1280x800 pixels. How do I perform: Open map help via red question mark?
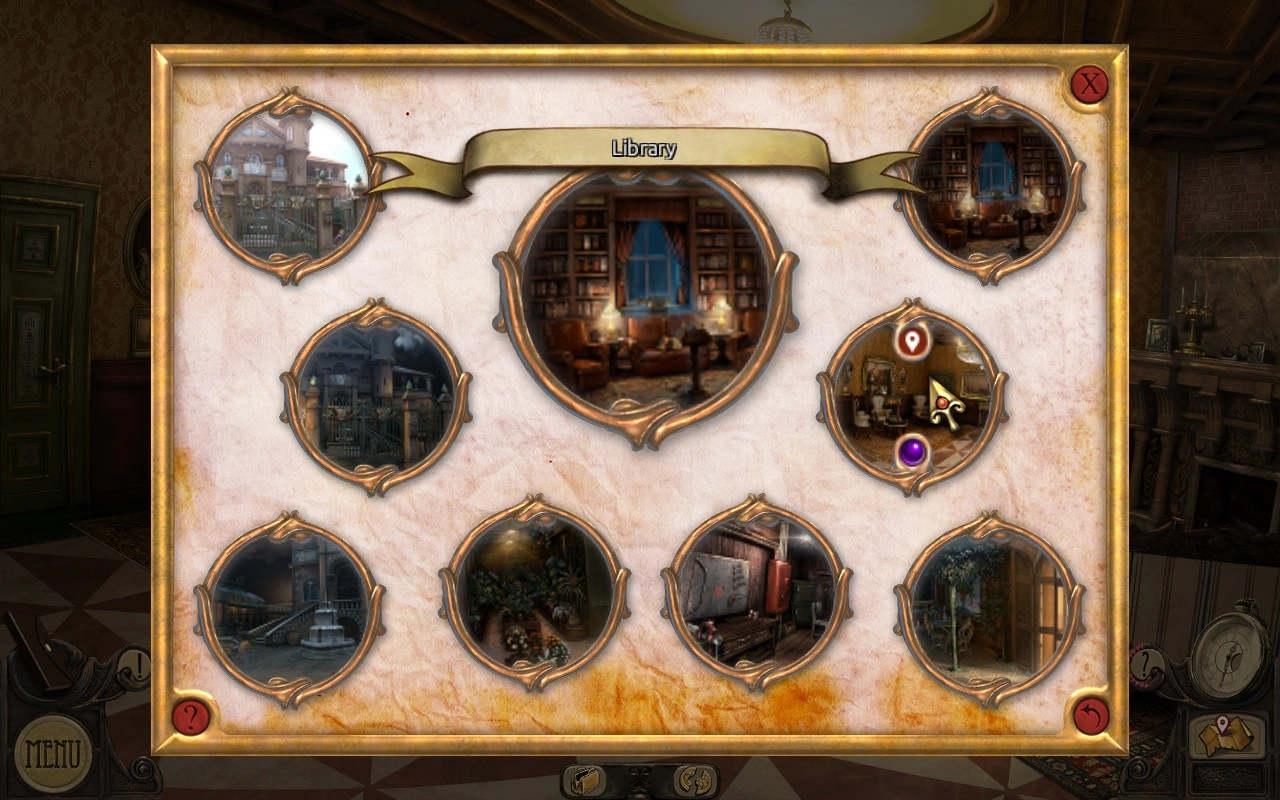[190, 716]
